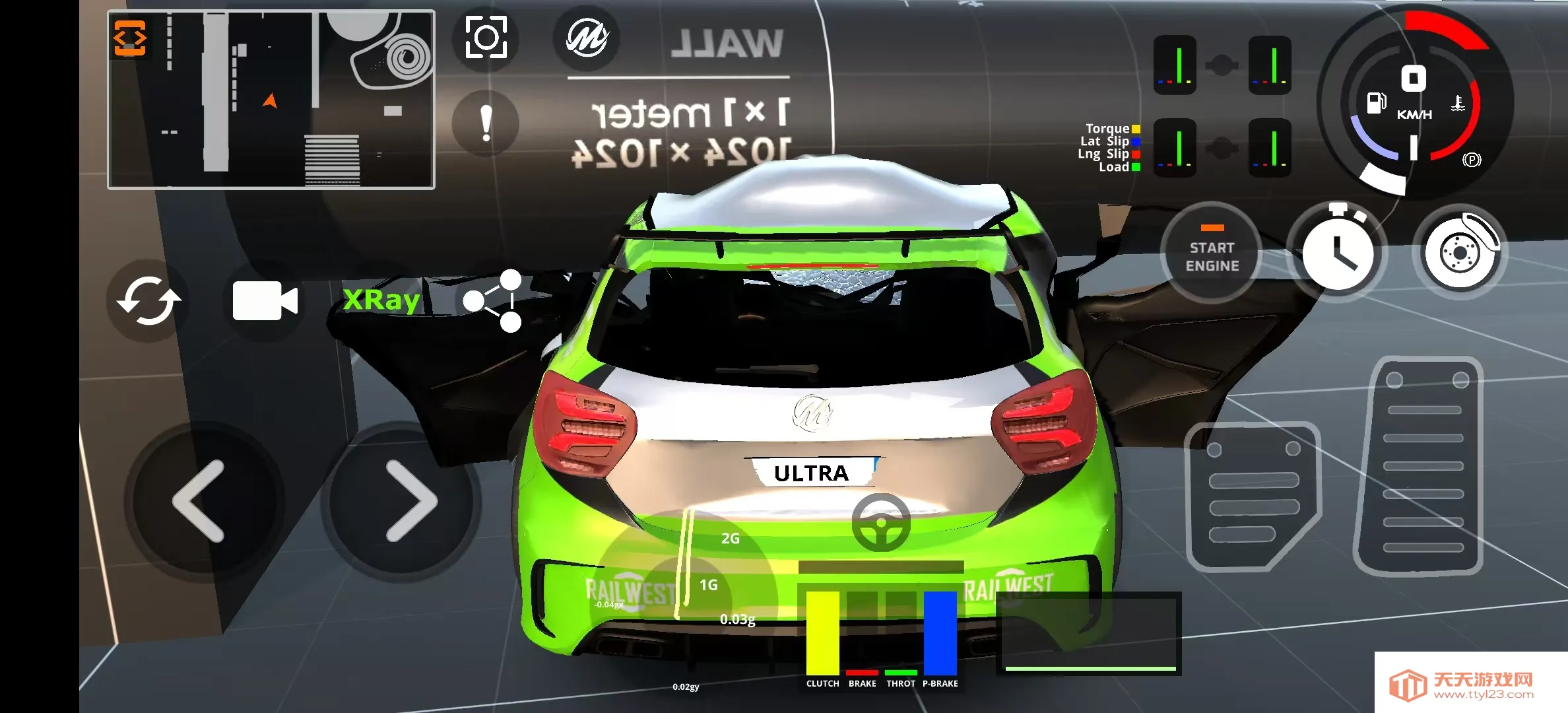This screenshot has width=1568, height=713.
Task: Tap the brake pedal
Action: coord(1252,496)
